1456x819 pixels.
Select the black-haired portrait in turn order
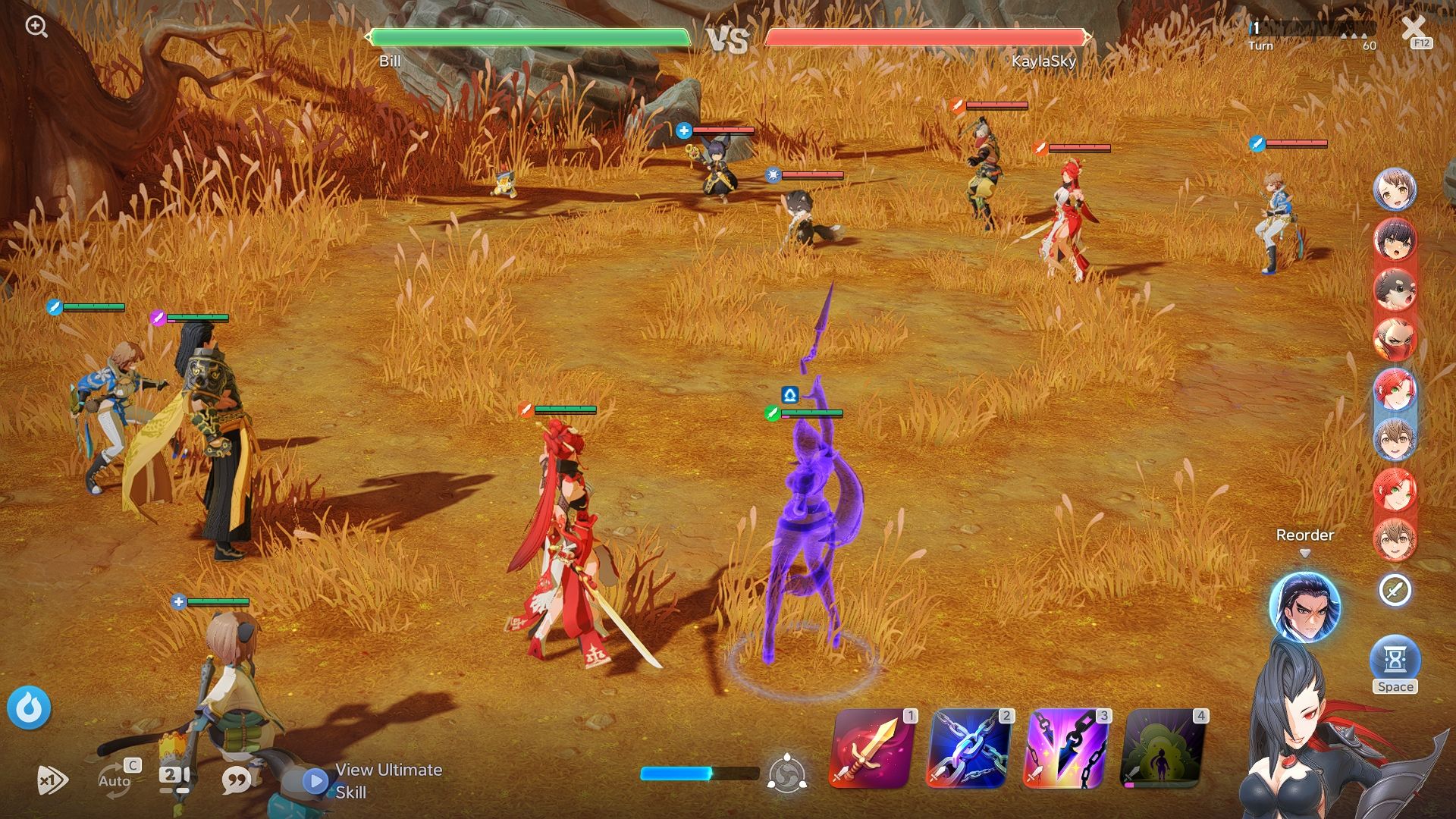[1395, 240]
